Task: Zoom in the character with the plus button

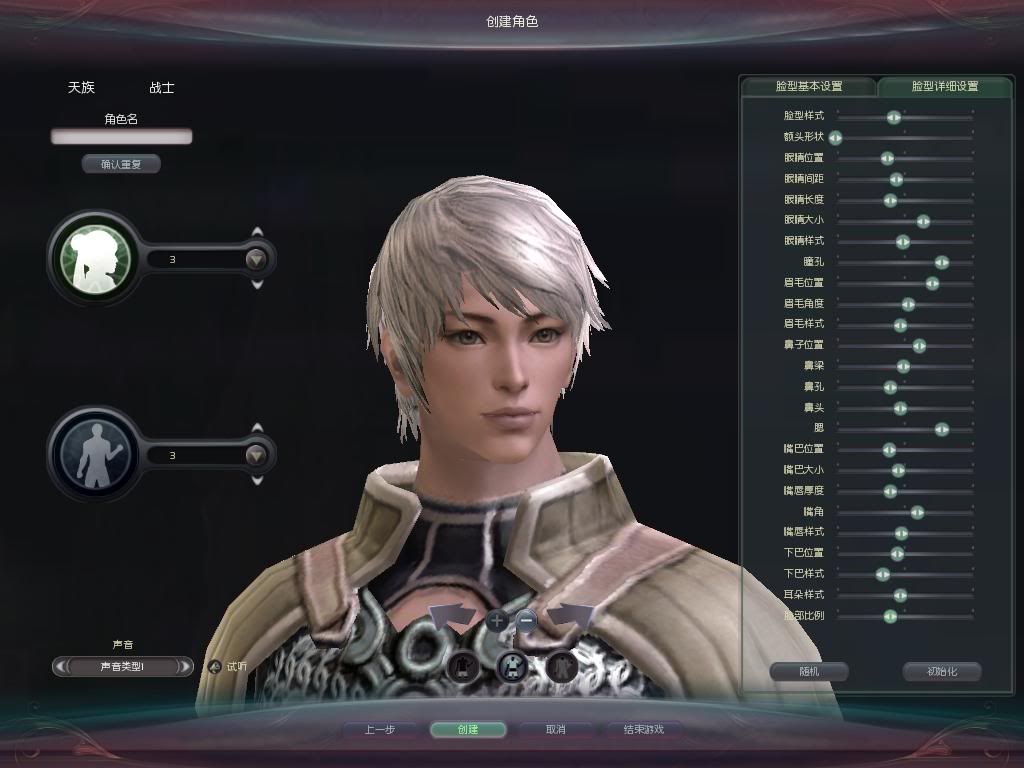Action: 498,620
